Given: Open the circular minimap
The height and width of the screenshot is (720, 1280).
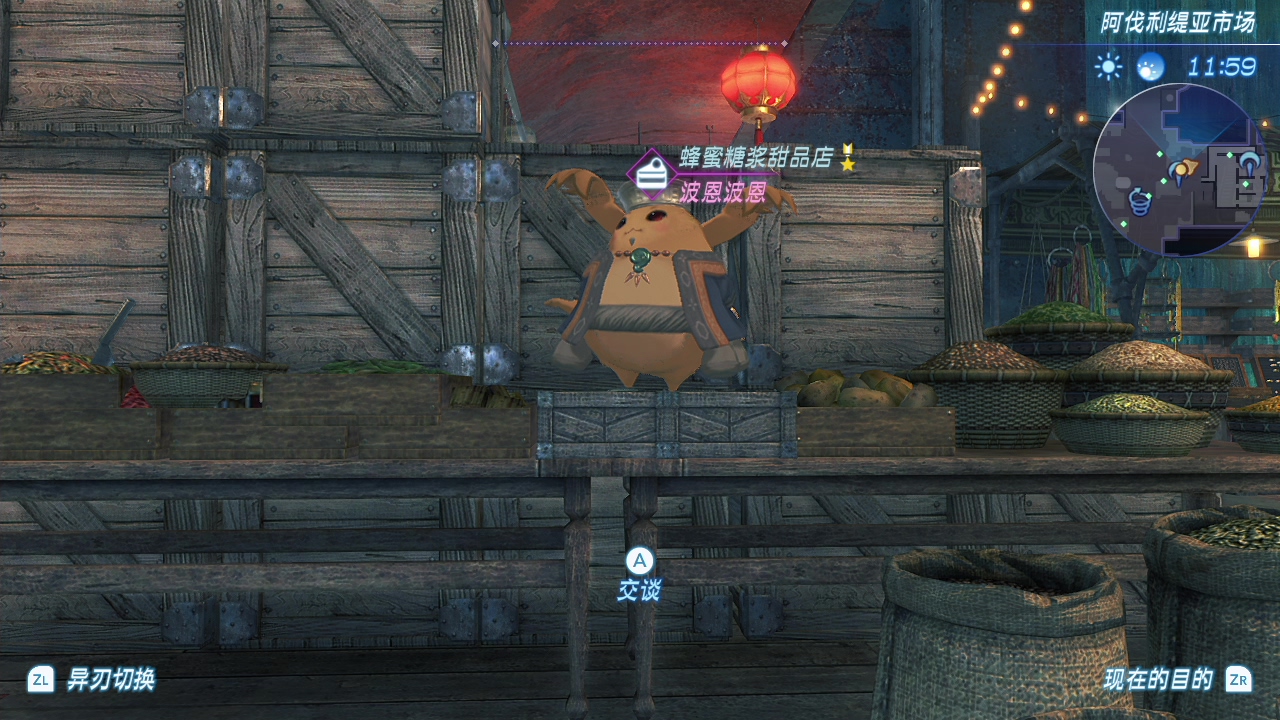Looking at the screenshot, I should tap(1179, 169).
